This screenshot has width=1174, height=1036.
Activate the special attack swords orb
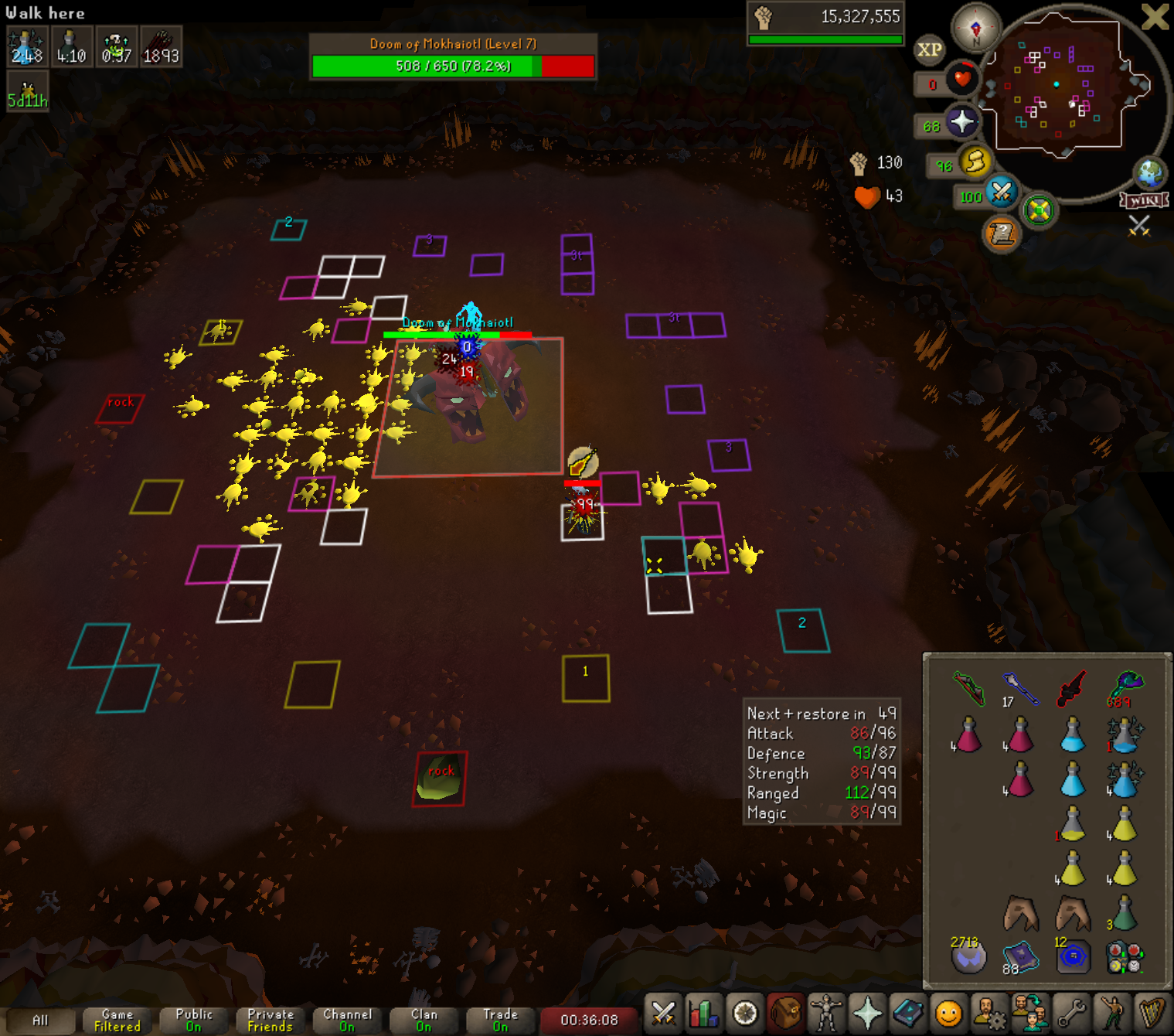(x=1002, y=192)
